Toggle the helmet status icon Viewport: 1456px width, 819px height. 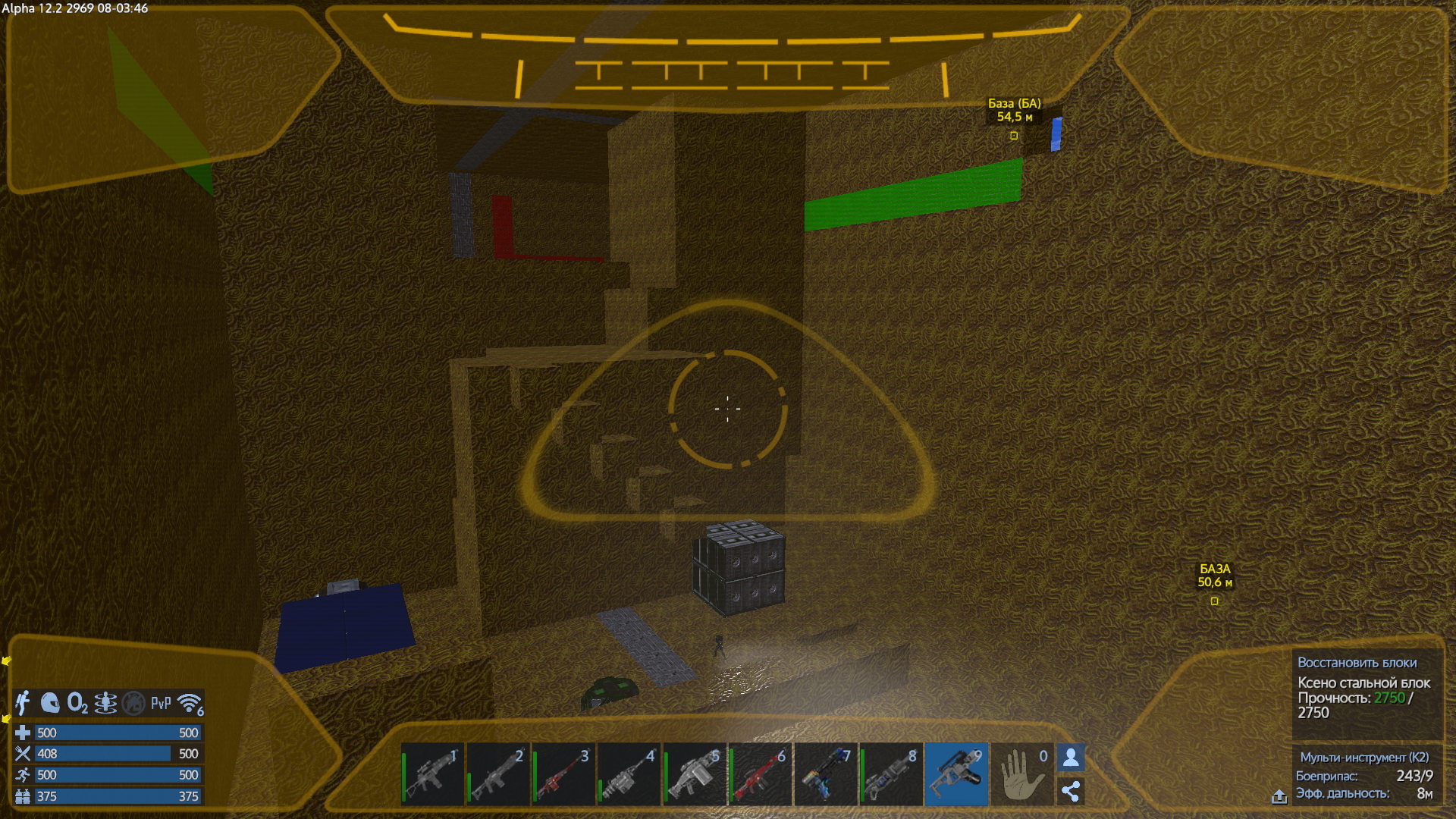(50, 703)
